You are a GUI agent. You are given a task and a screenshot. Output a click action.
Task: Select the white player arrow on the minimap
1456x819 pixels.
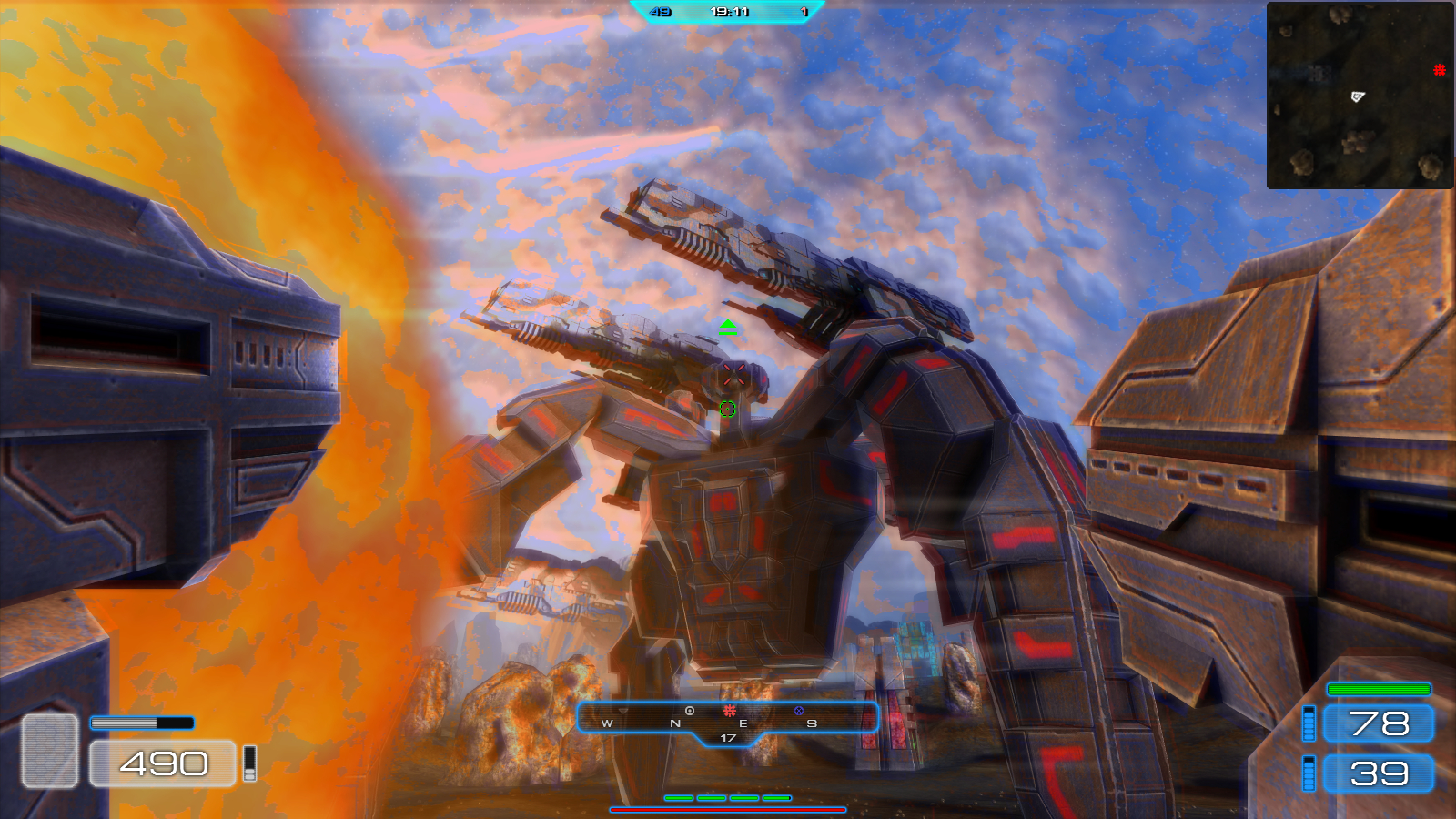(x=1358, y=96)
